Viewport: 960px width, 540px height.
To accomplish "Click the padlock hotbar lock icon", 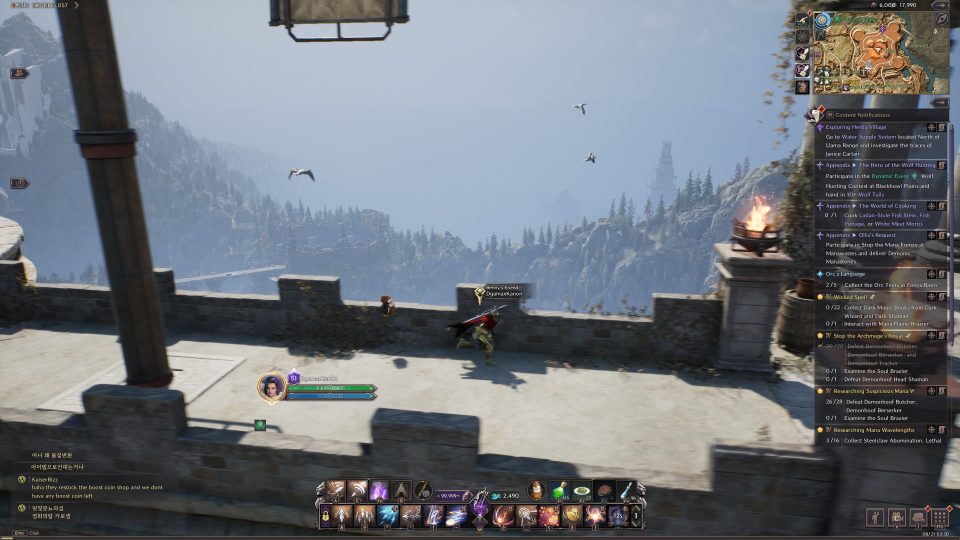I will (325, 516).
